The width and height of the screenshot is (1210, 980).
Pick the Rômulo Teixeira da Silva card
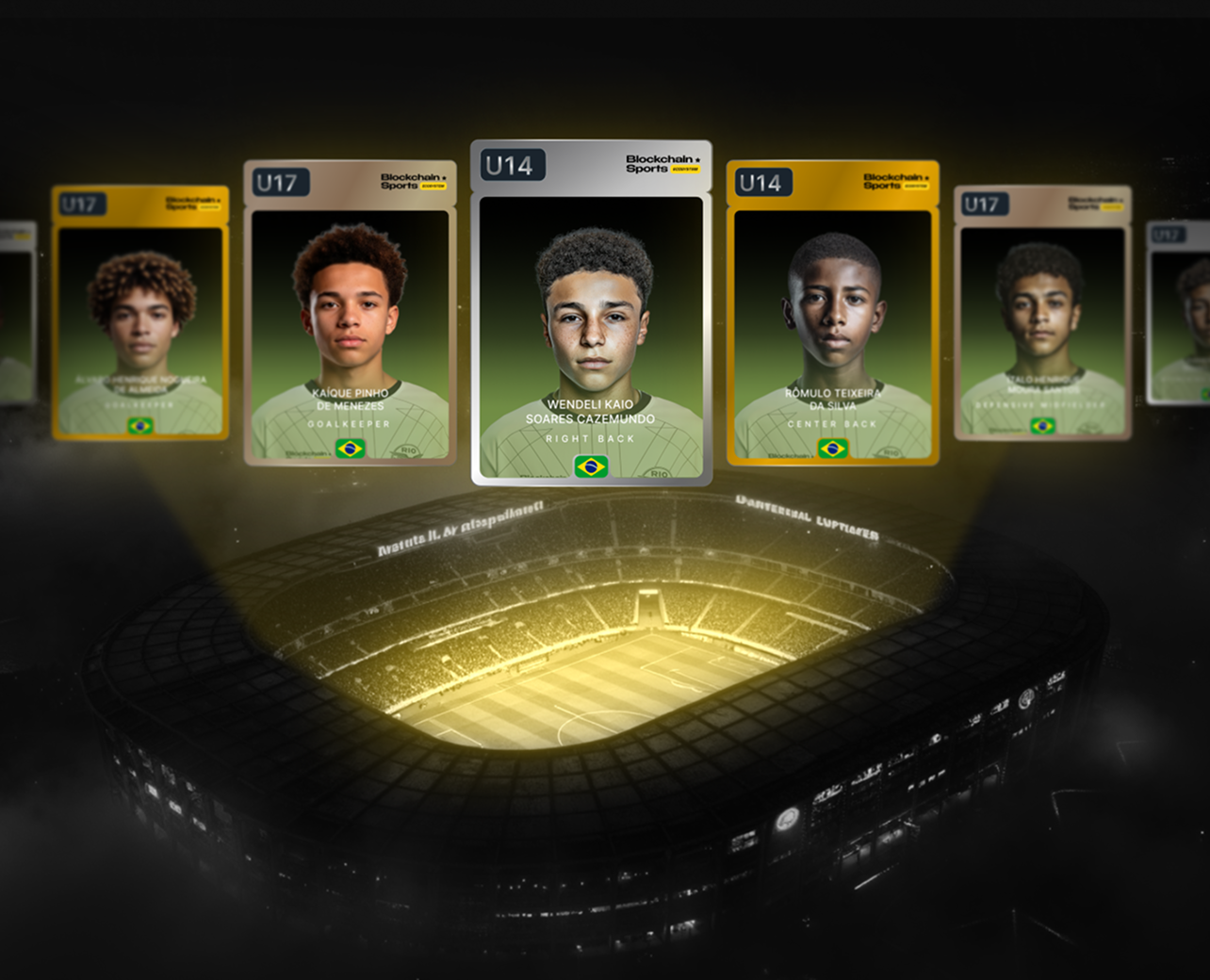(x=832, y=314)
